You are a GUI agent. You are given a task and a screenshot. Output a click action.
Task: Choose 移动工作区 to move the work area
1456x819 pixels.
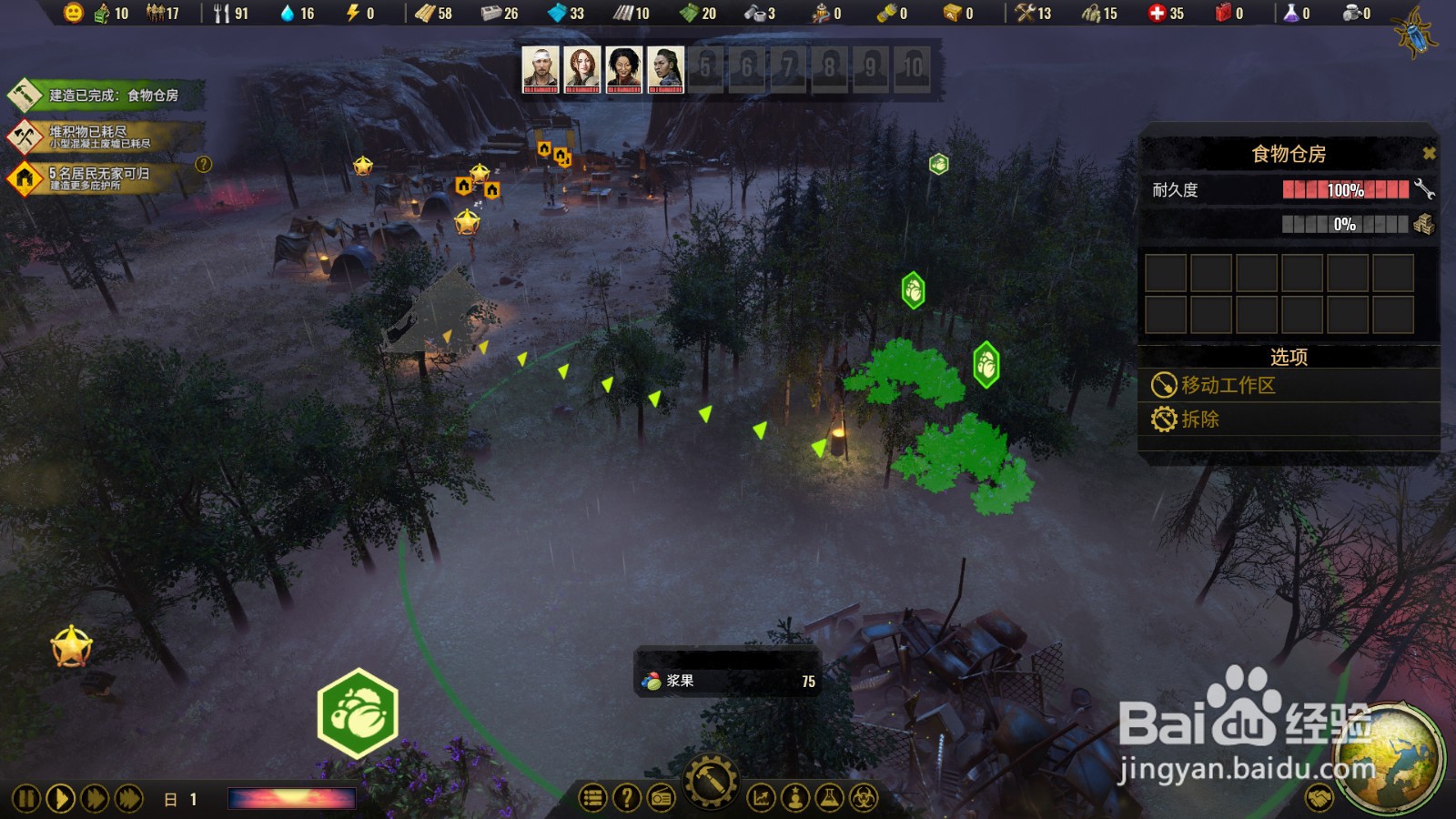click(1228, 385)
